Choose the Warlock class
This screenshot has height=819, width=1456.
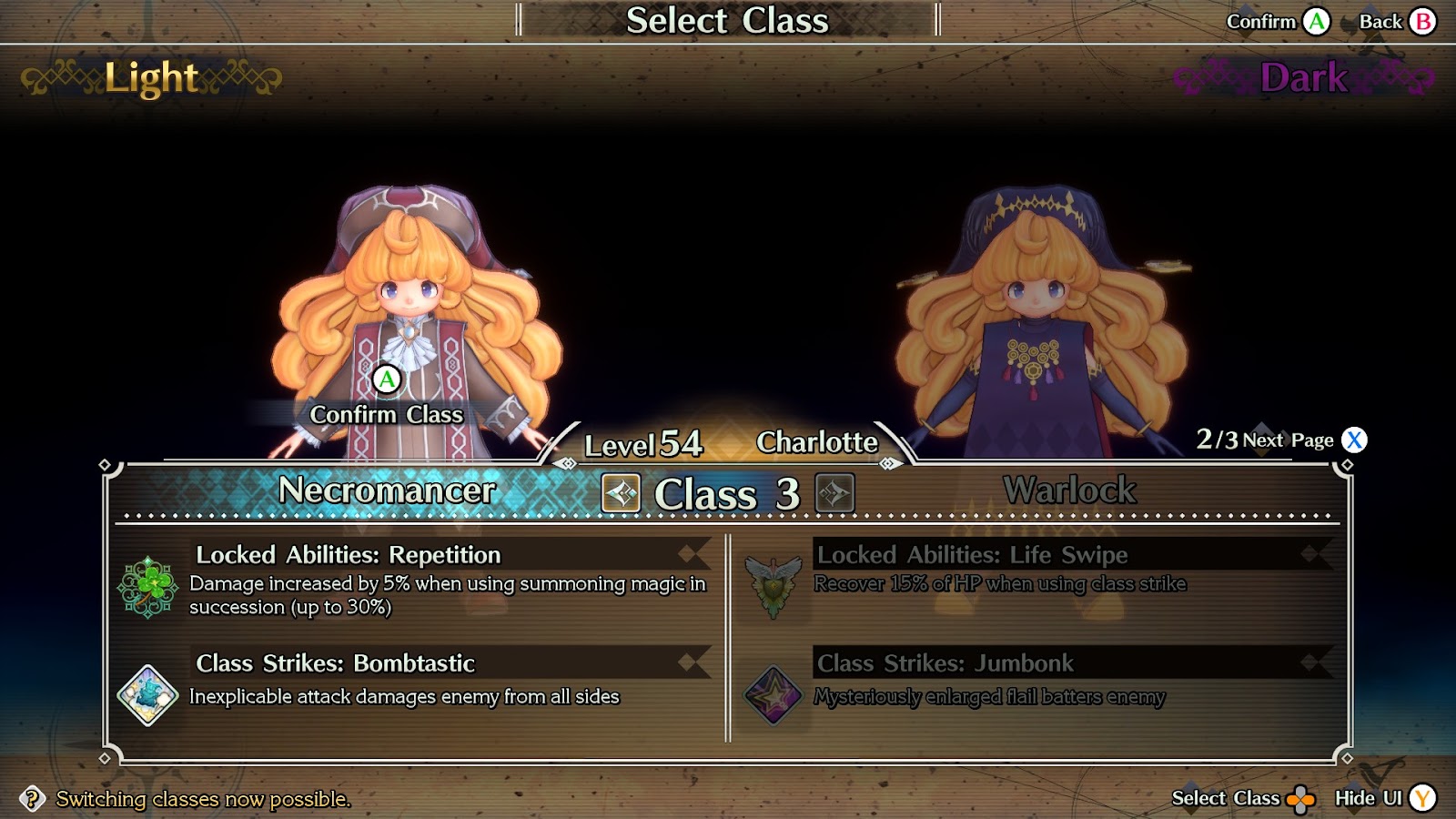pos(1069,491)
